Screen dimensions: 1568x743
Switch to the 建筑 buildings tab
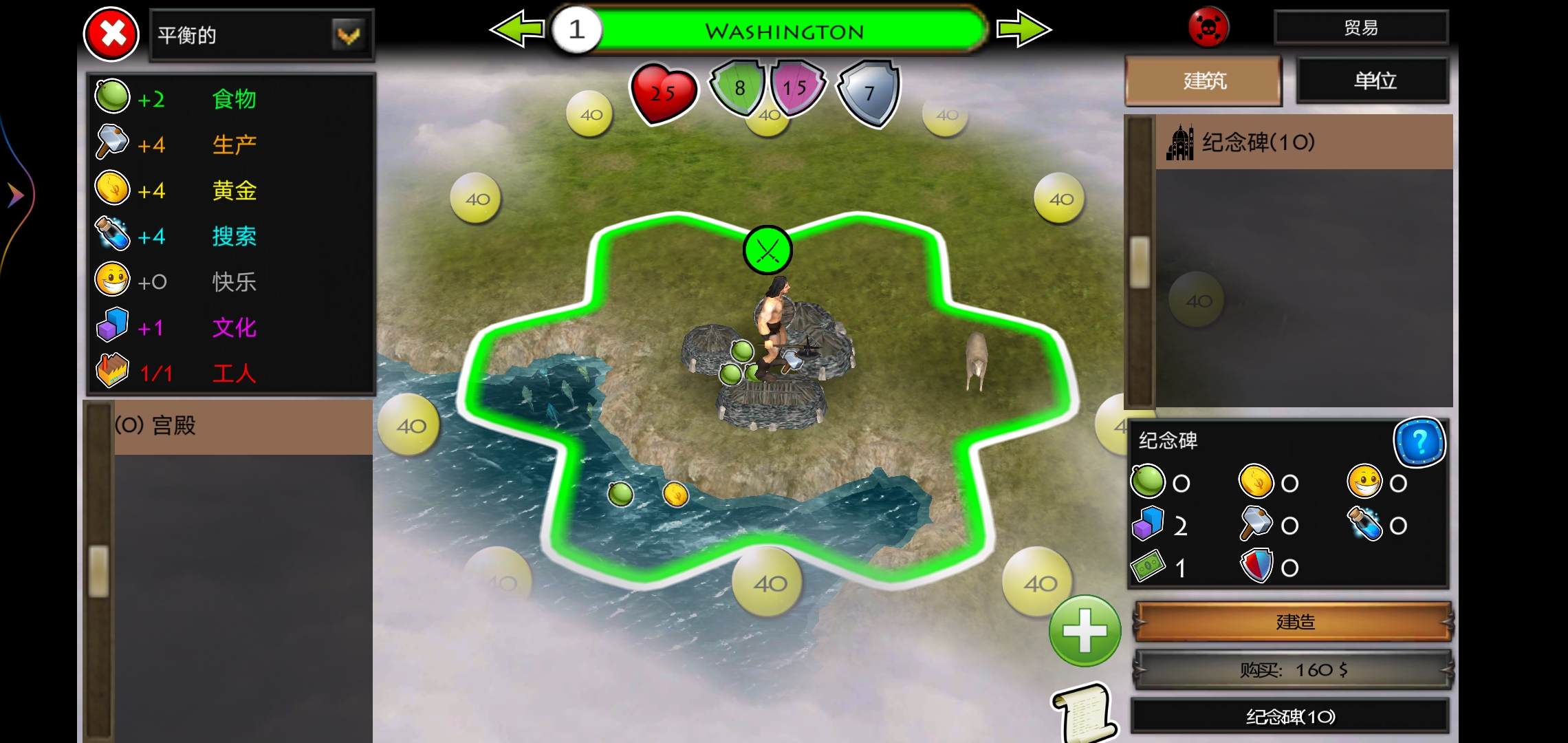click(x=1204, y=81)
